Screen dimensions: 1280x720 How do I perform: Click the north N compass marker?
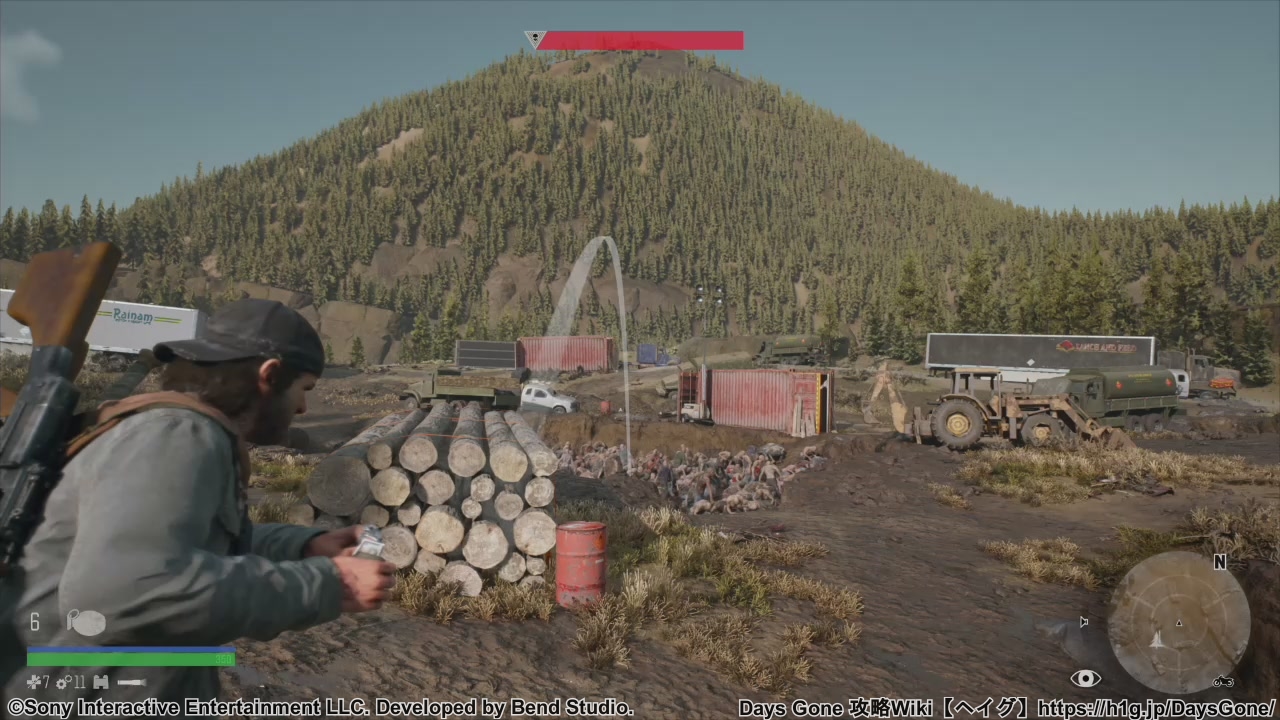[1219, 562]
